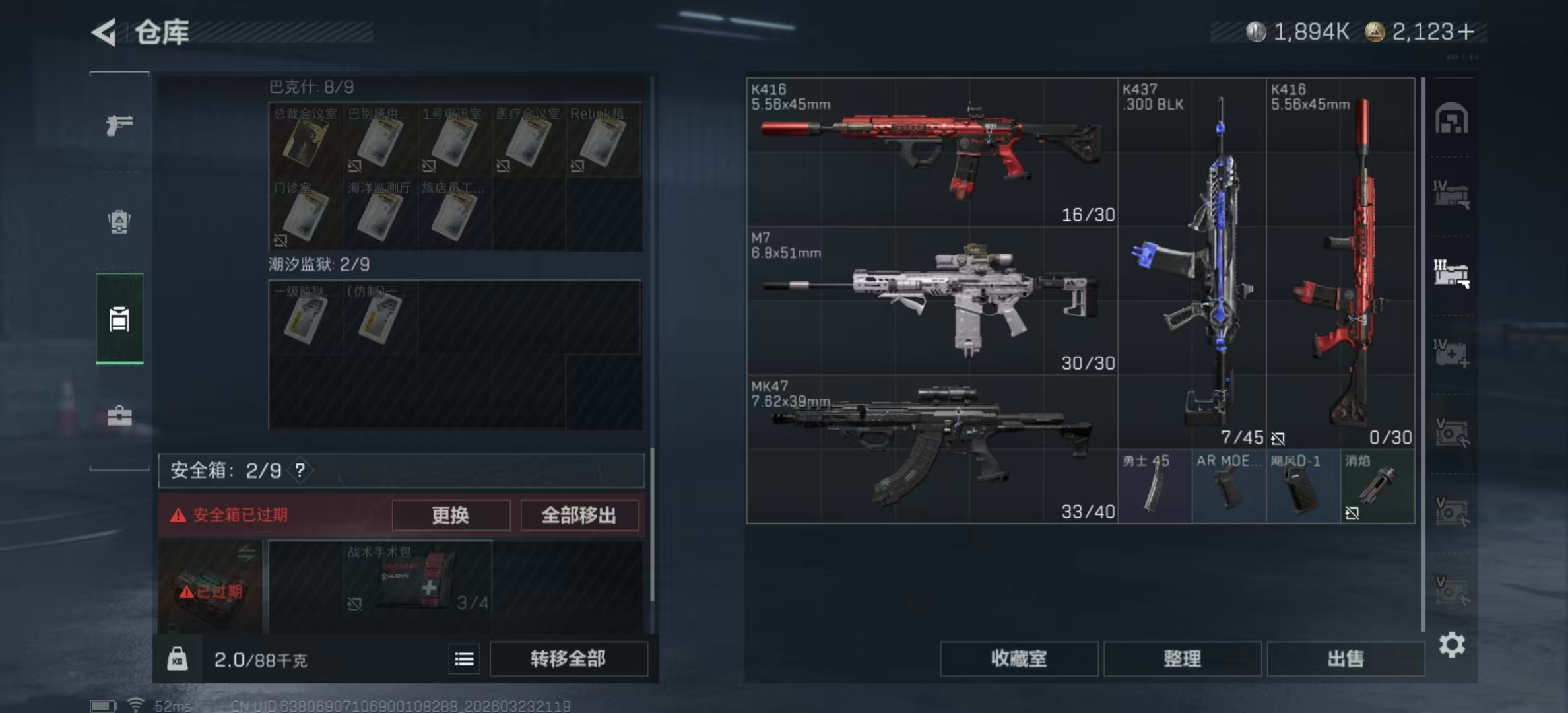1568x713 pixels.
Task: Select the 消焰 muzzle attachment
Action: pyautogui.click(x=1377, y=487)
